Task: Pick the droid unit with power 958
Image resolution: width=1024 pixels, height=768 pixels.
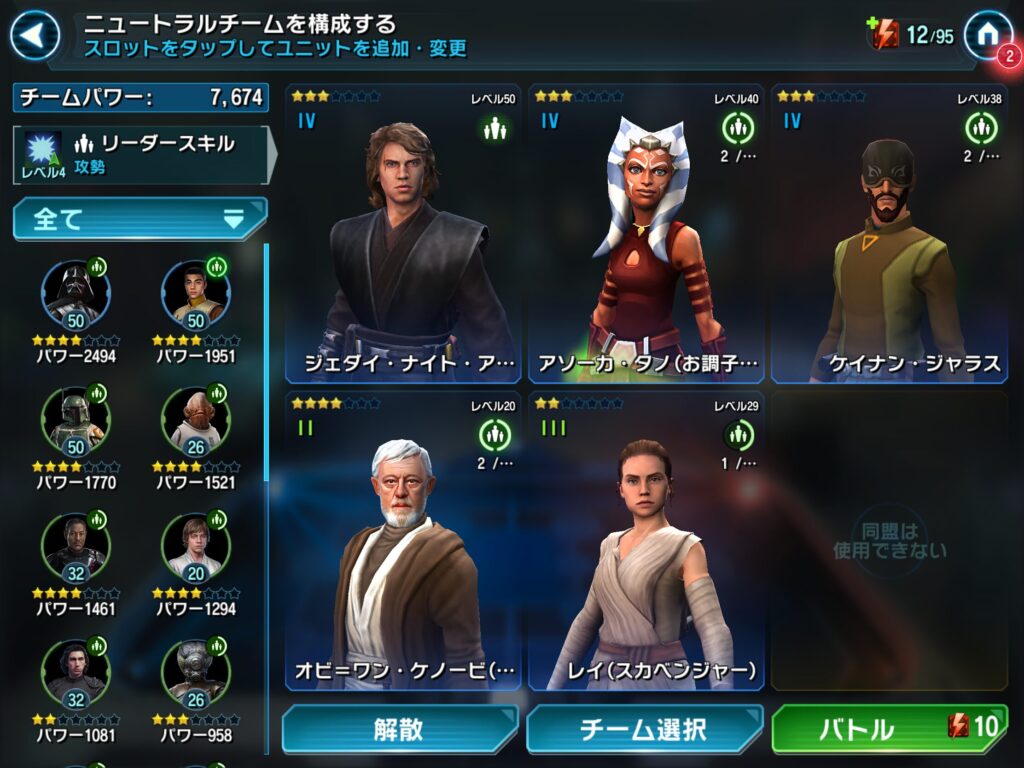Action: click(196, 673)
